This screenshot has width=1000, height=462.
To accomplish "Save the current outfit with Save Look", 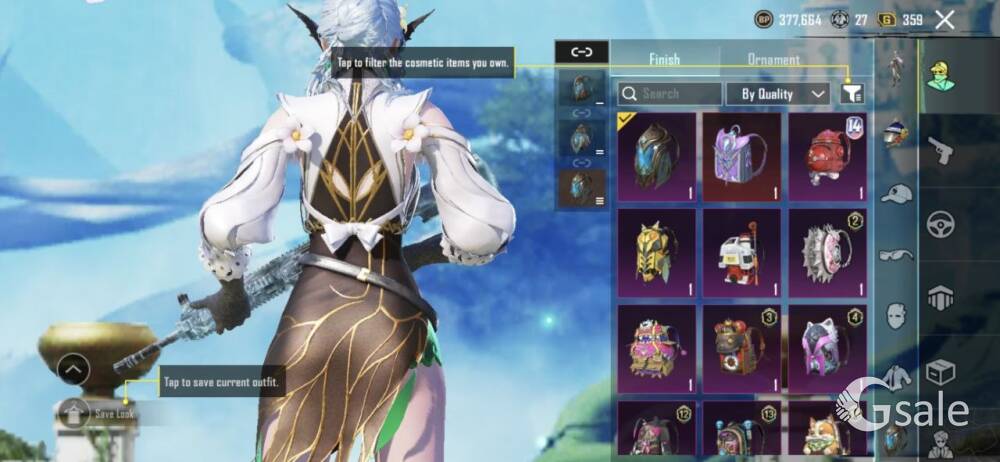I will pyautogui.click(x=100, y=413).
